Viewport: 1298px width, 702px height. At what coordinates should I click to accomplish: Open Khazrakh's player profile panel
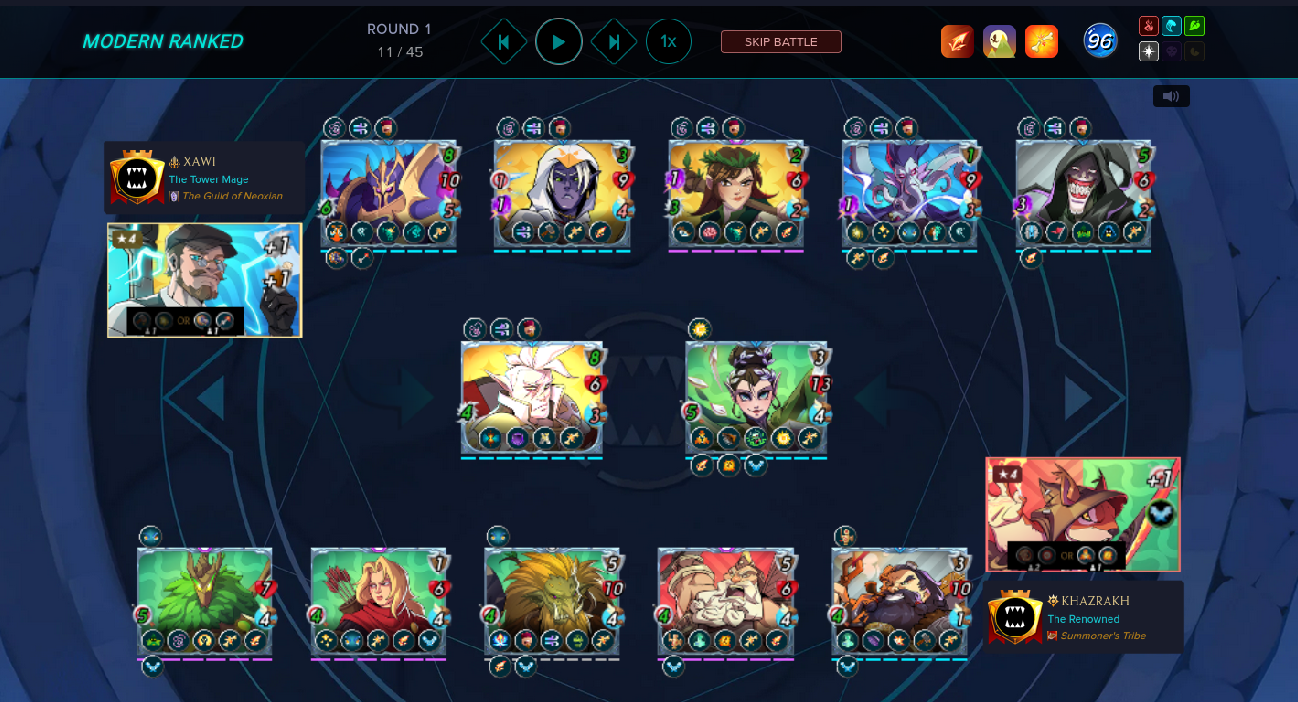[x=1084, y=617]
